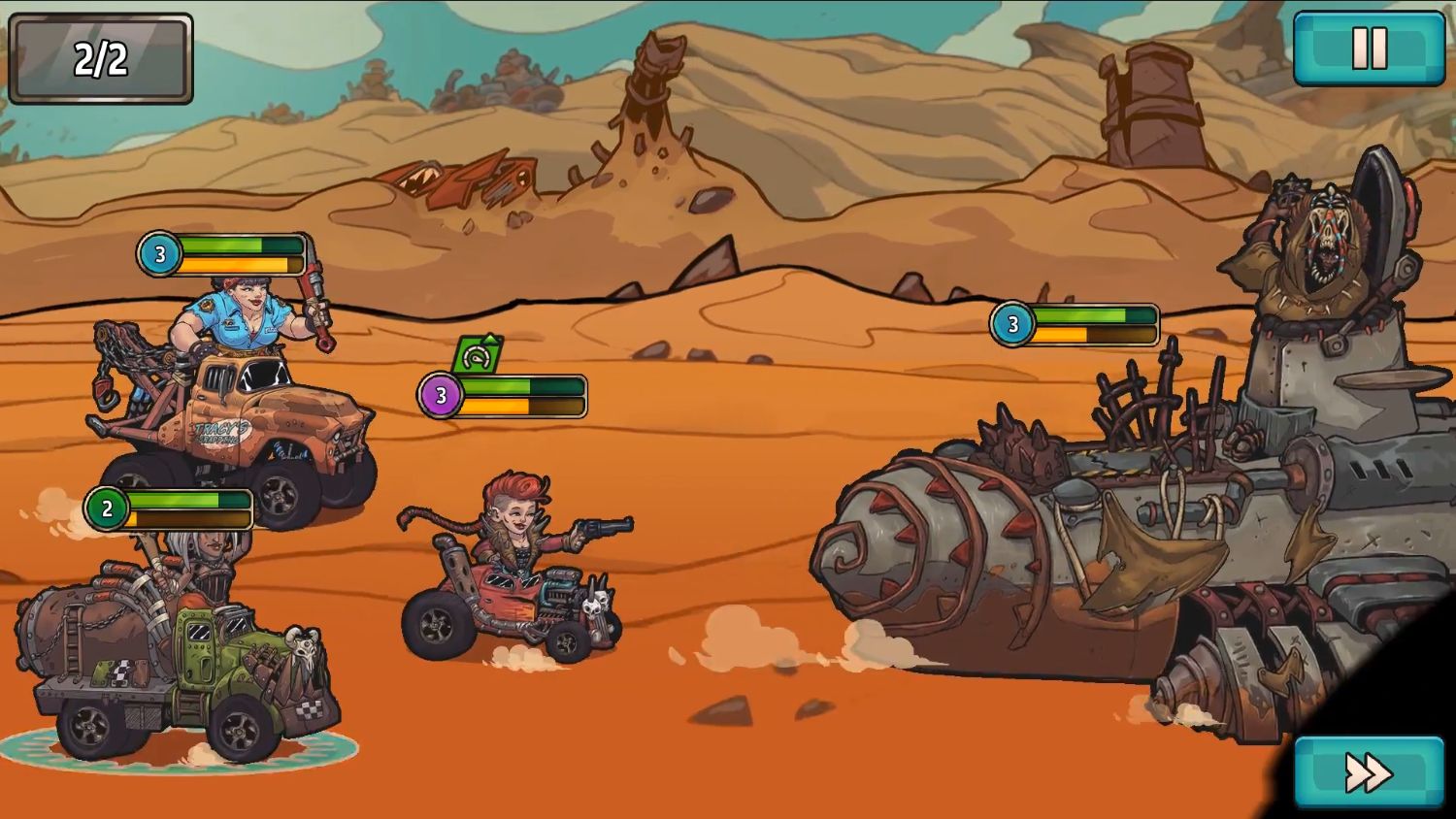Pause the battle

pos(1369,49)
